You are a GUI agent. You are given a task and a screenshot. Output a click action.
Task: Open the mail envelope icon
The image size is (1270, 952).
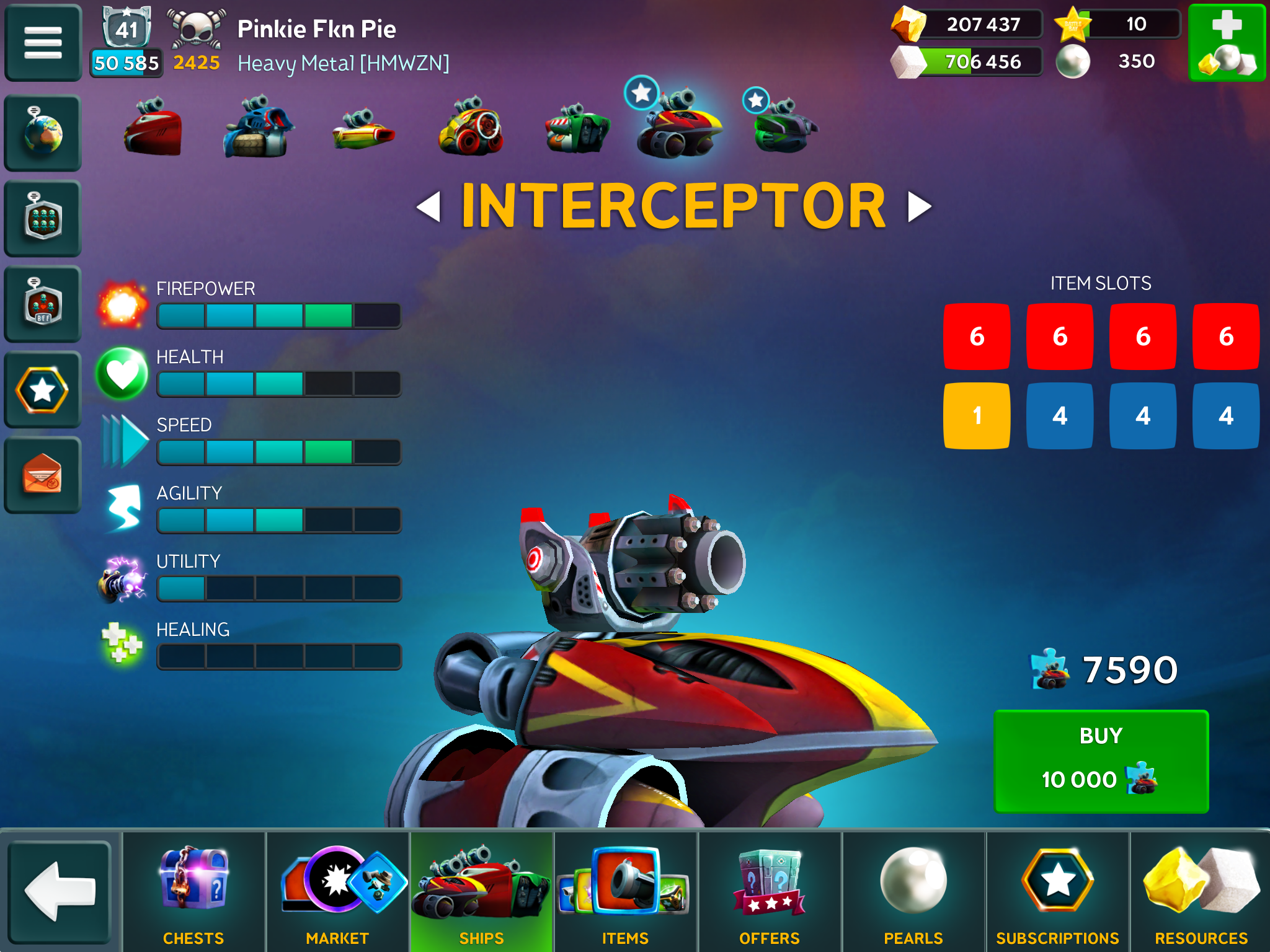tap(42, 475)
